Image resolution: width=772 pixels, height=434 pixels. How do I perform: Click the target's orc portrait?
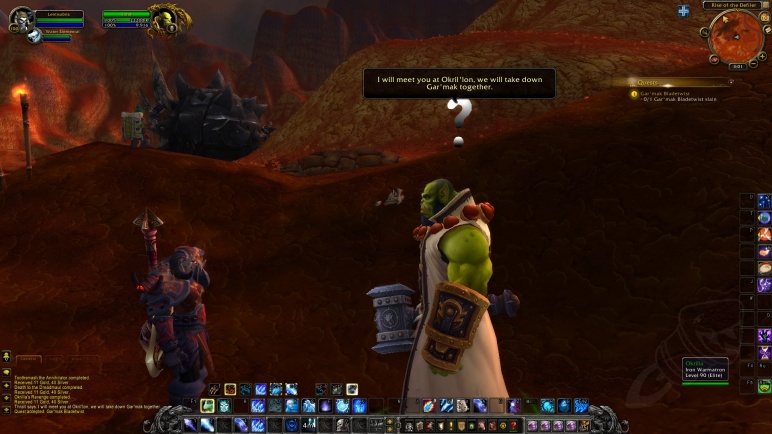[x=163, y=21]
